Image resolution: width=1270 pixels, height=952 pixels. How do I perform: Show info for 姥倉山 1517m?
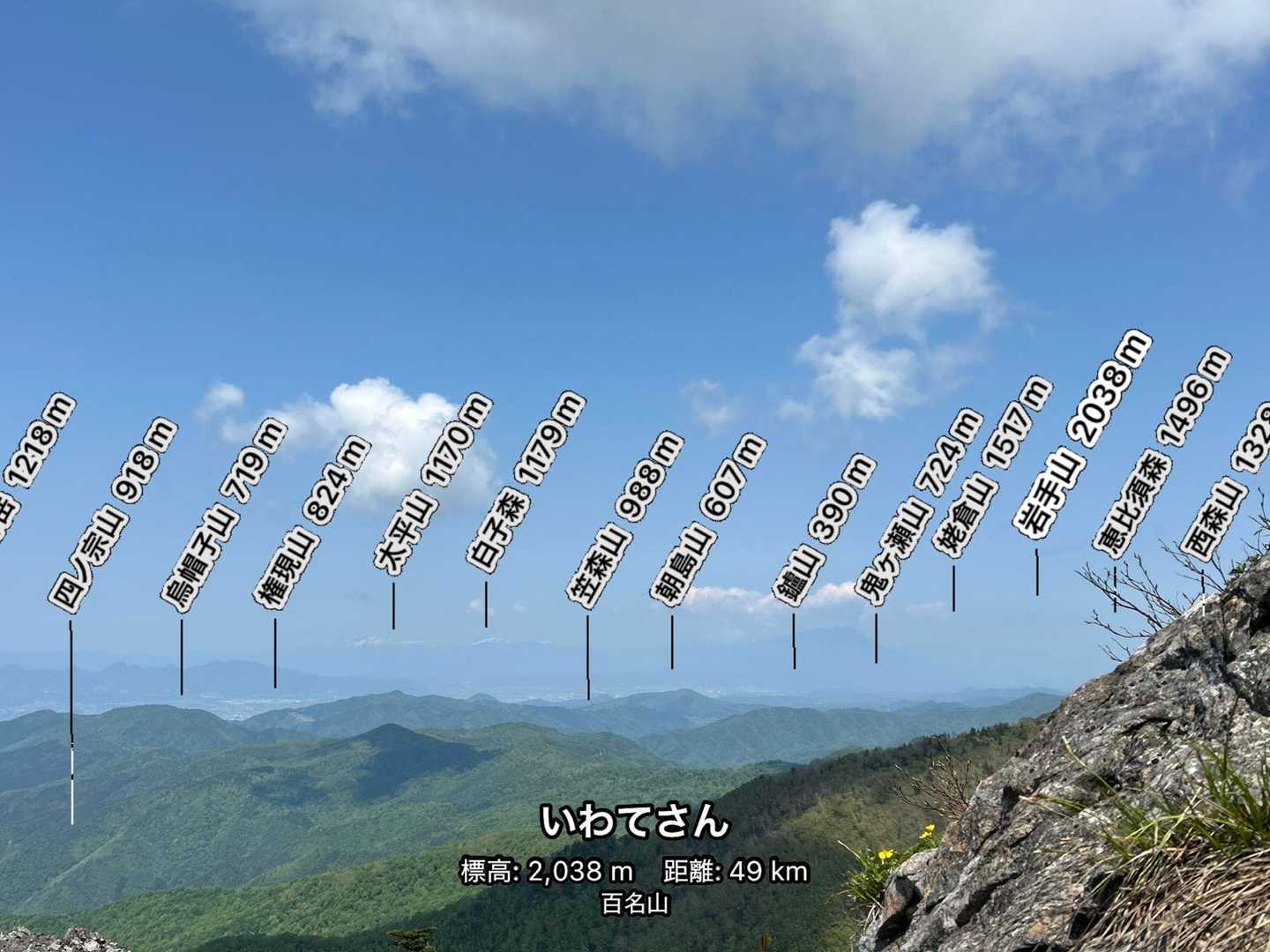[992, 467]
